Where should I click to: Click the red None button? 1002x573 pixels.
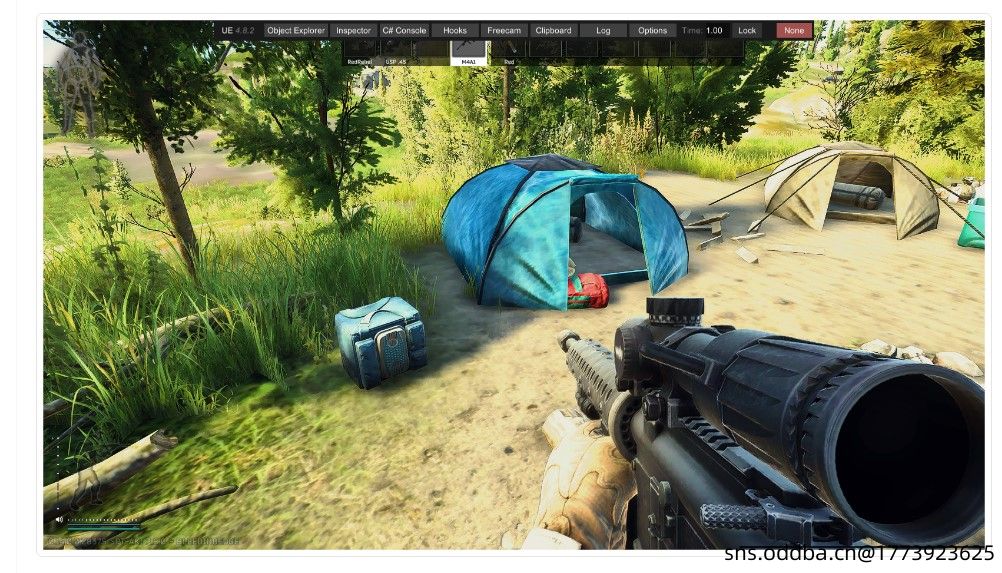[794, 31]
